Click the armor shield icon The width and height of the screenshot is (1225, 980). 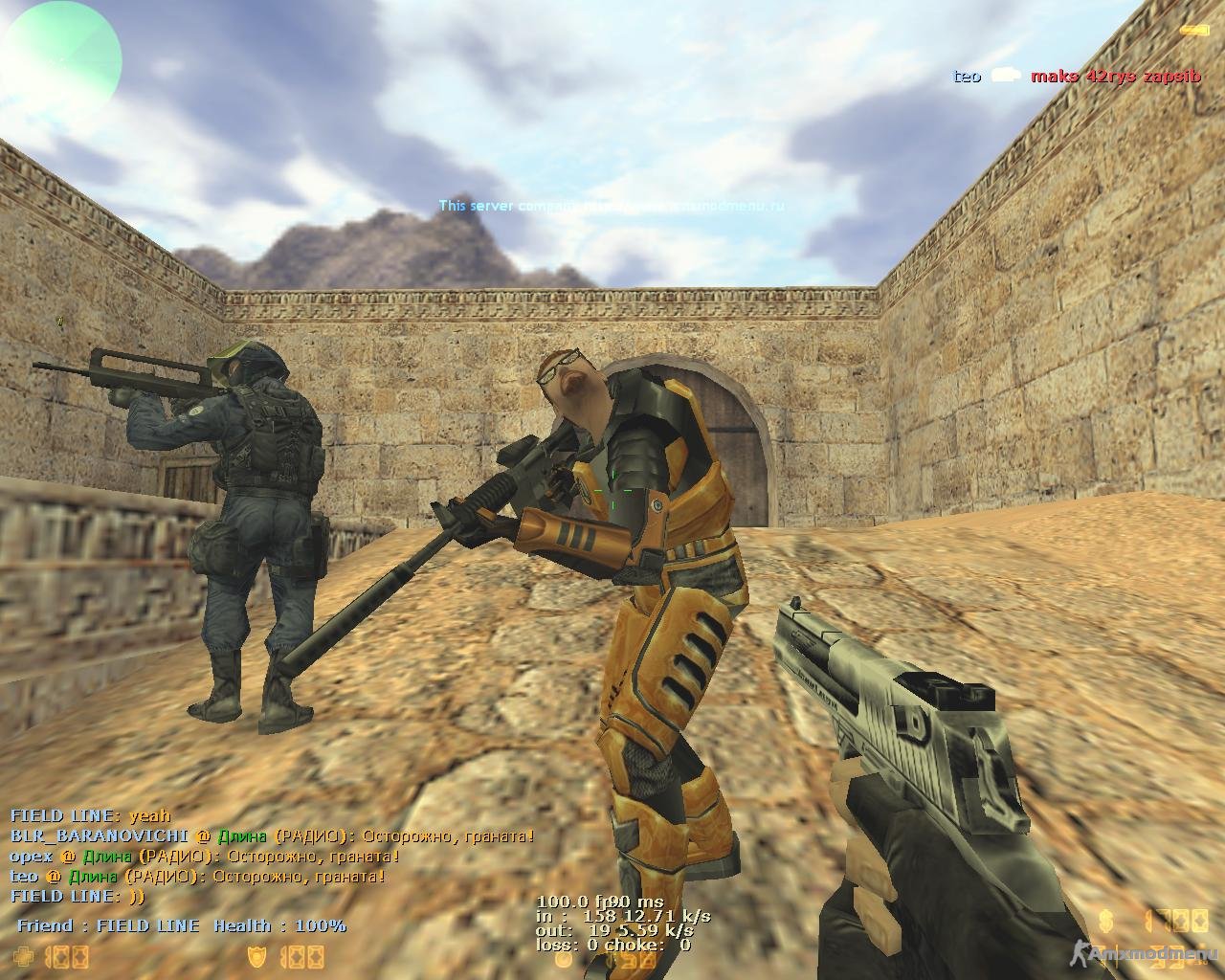tap(256, 956)
